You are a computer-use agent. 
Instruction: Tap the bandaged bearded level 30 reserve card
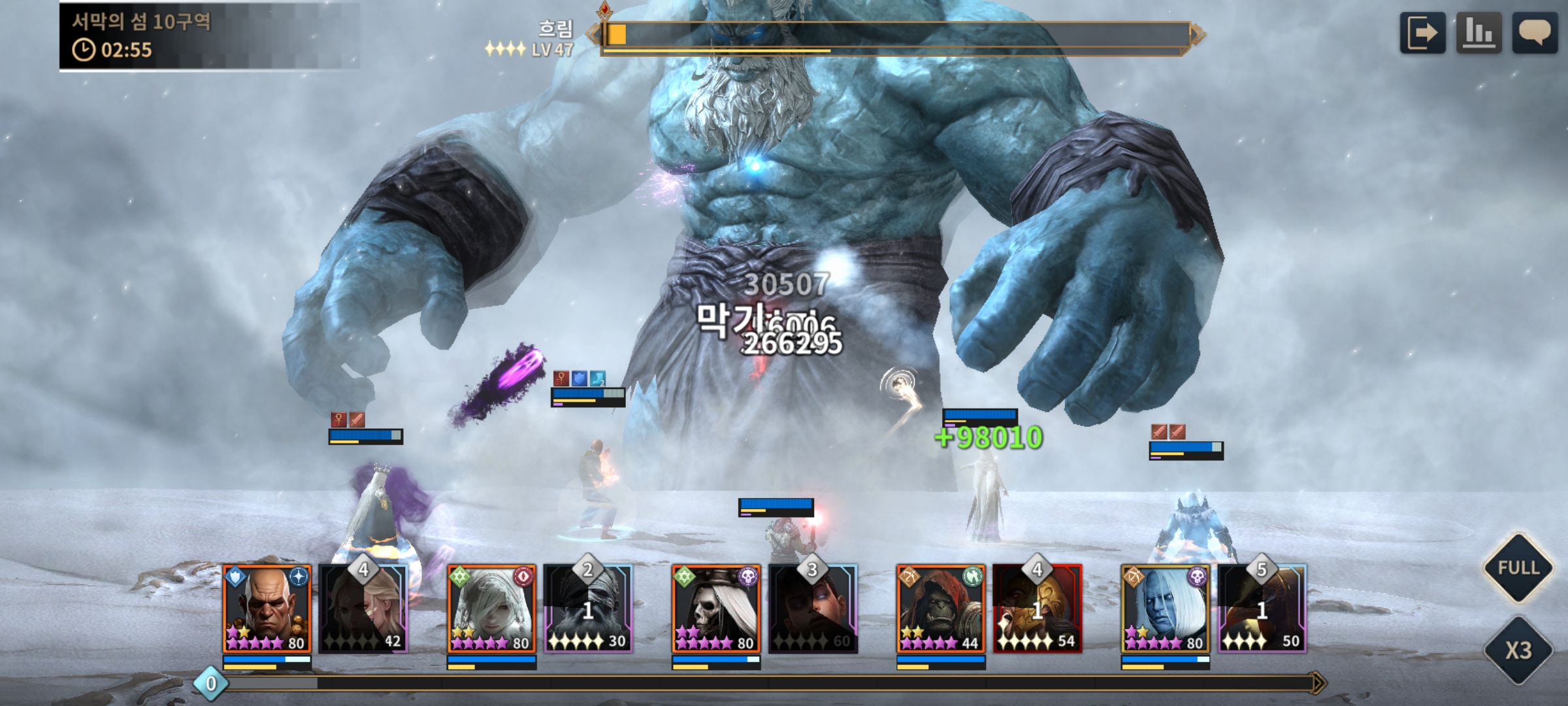click(588, 611)
